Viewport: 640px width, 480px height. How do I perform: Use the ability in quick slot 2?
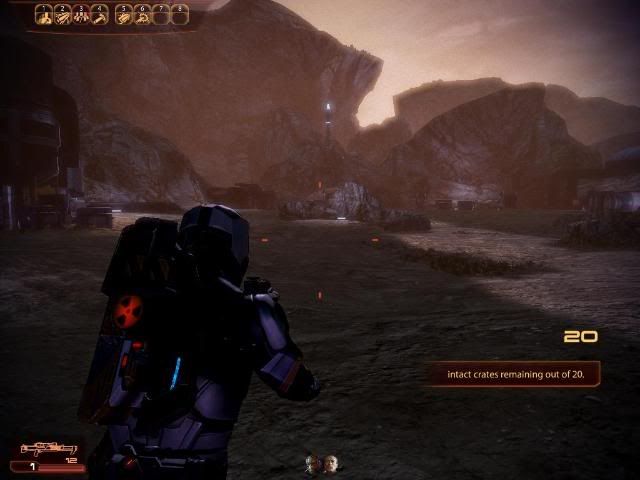[63, 15]
